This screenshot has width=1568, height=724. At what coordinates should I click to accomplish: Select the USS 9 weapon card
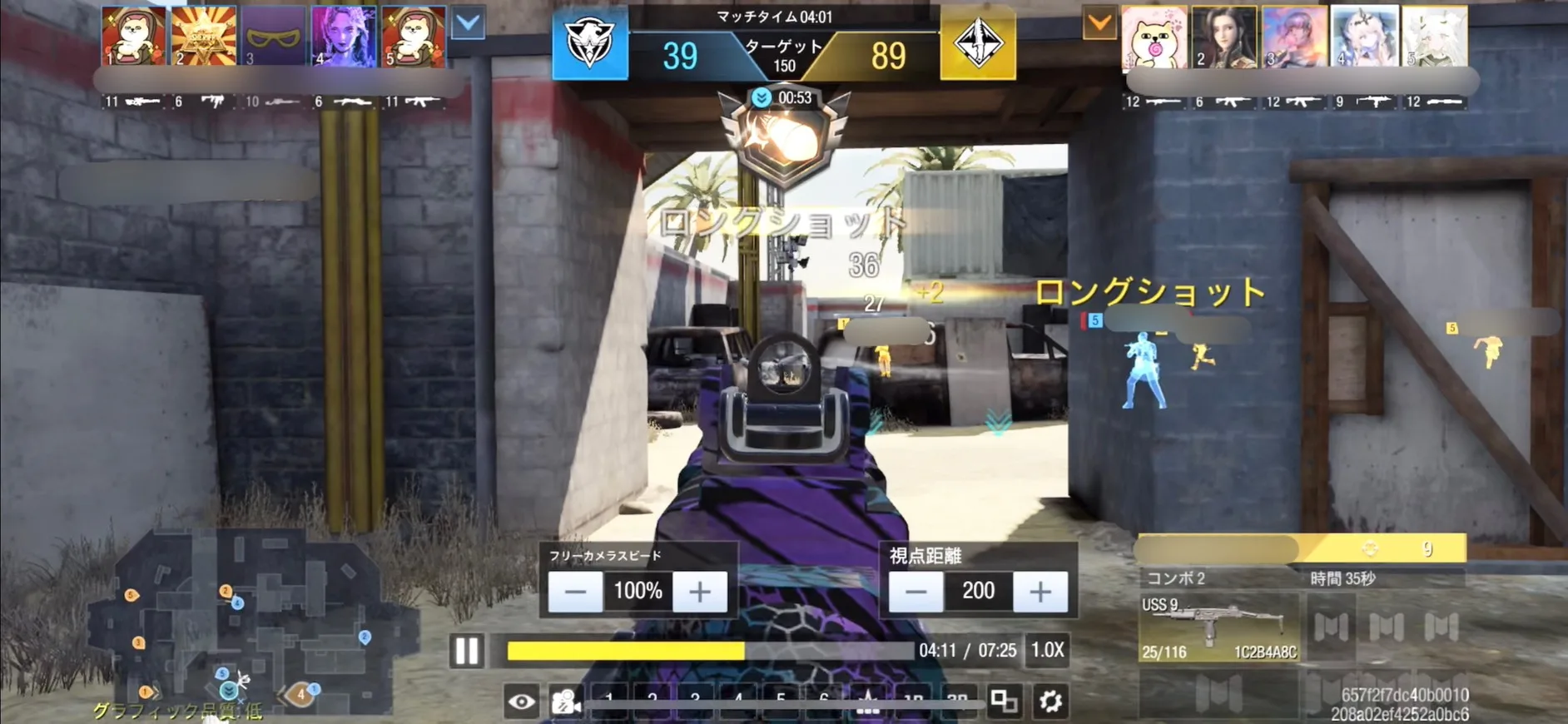[1218, 628]
